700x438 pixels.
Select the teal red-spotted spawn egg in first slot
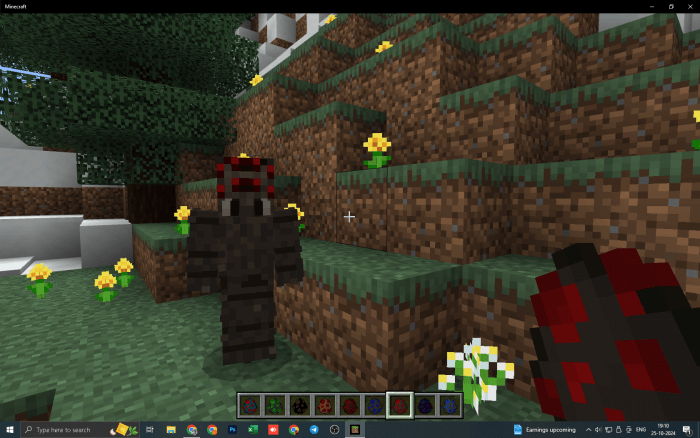(x=250, y=406)
